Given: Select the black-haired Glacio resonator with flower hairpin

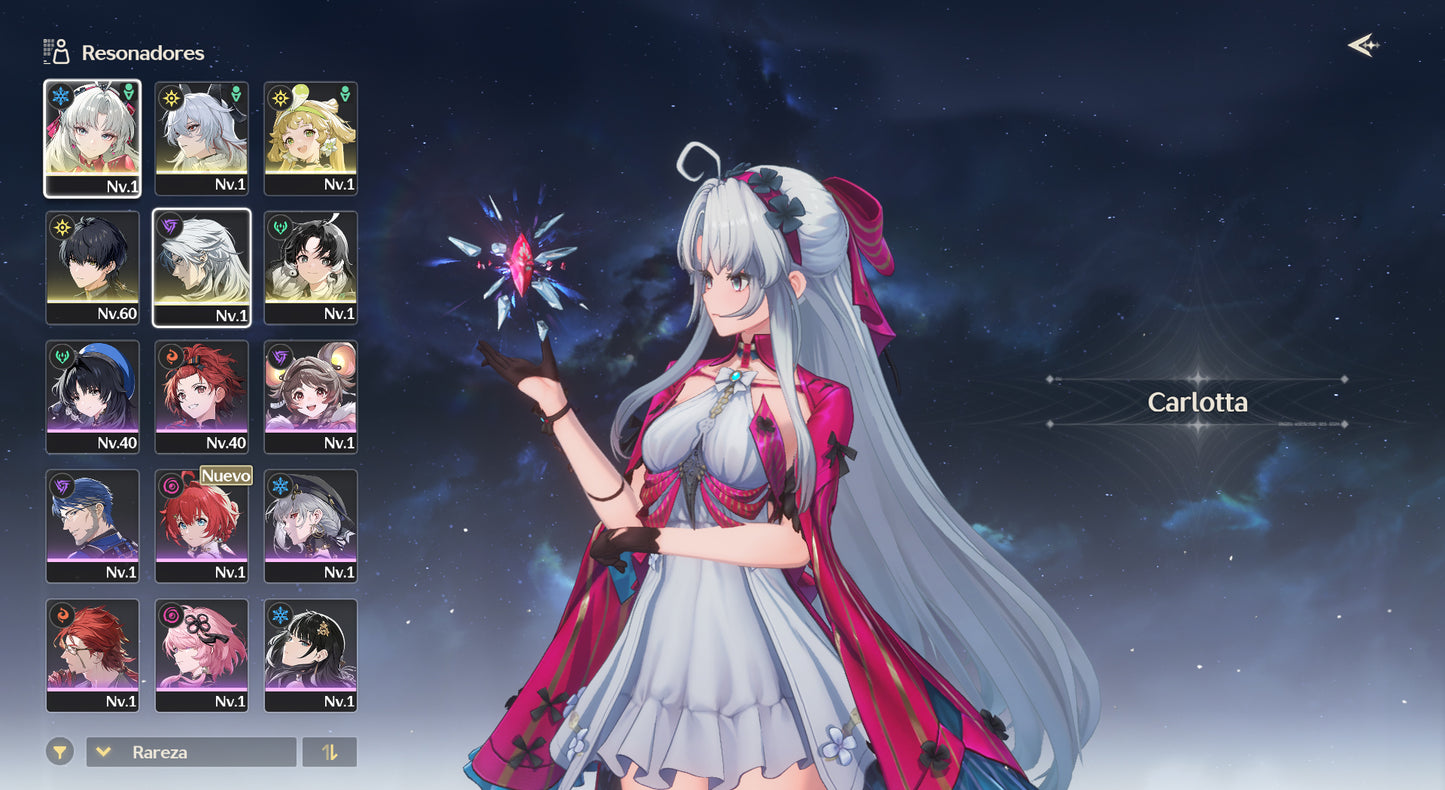Looking at the screenshot, I should coord(311,654).
